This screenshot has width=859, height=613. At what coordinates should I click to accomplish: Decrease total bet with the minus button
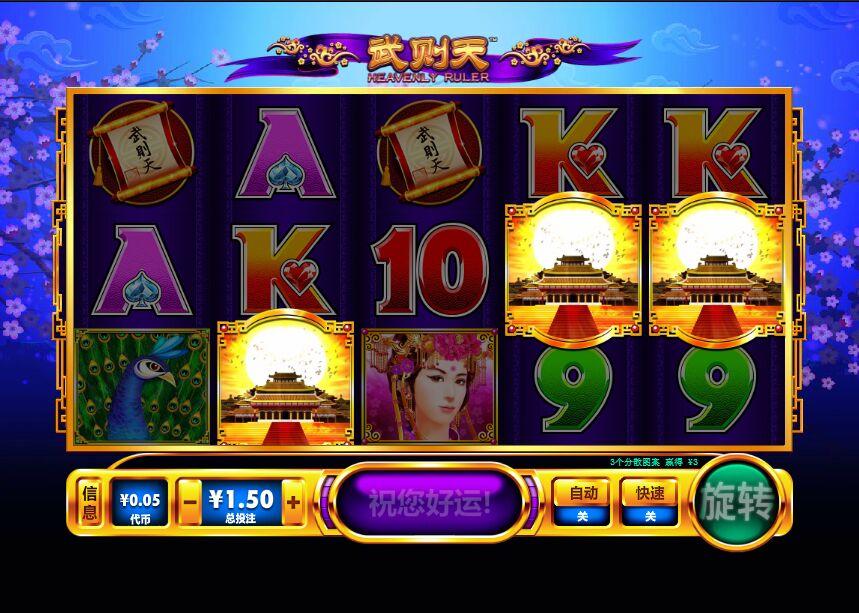[x=189, y=503]
